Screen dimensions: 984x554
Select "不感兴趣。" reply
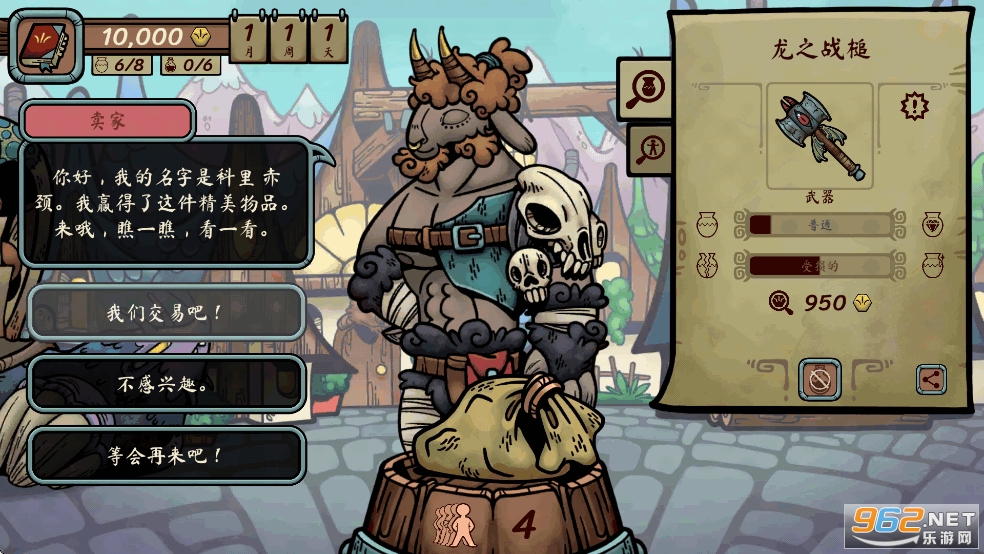coord(166,384)
